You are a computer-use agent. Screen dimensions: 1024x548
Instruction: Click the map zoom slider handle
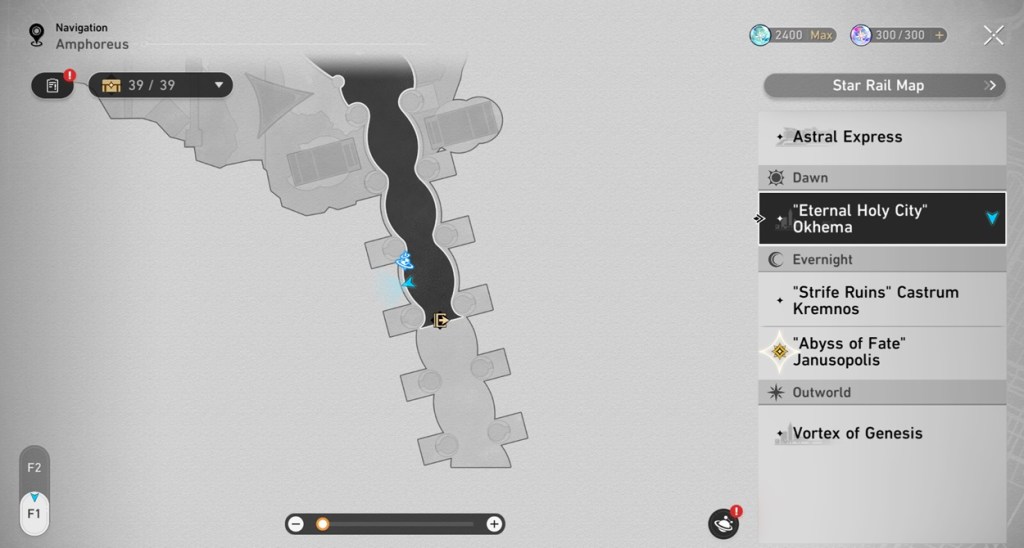(x=323, y=524)
